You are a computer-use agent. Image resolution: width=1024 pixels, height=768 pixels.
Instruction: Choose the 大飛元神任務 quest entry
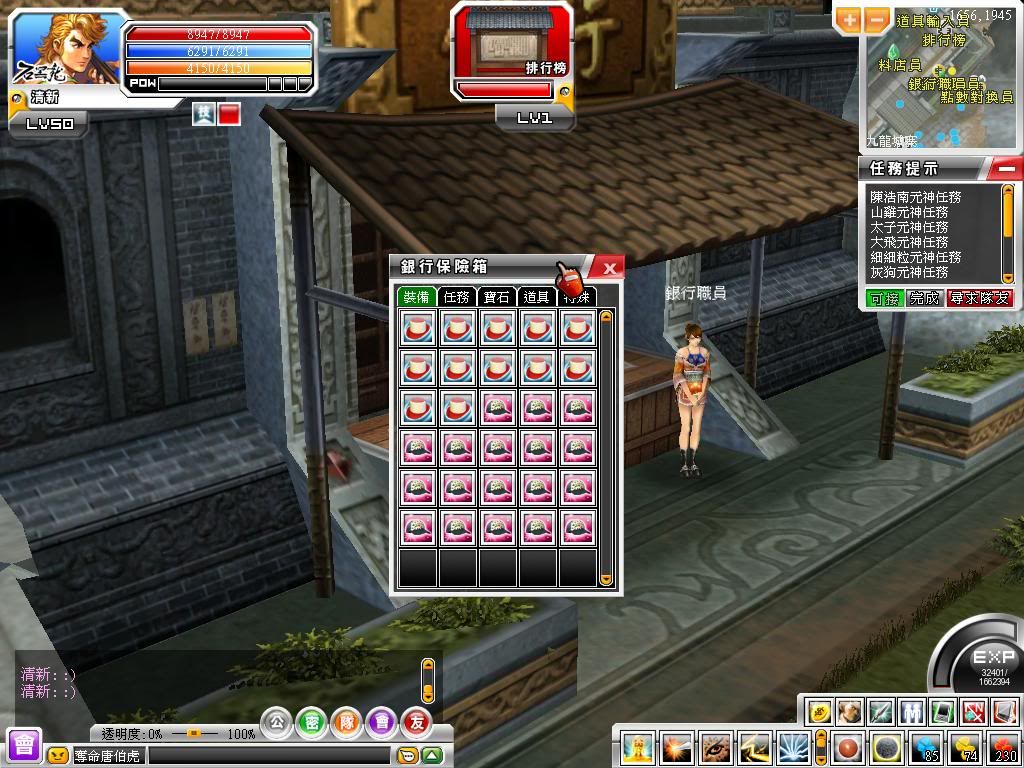click(908, 243)
